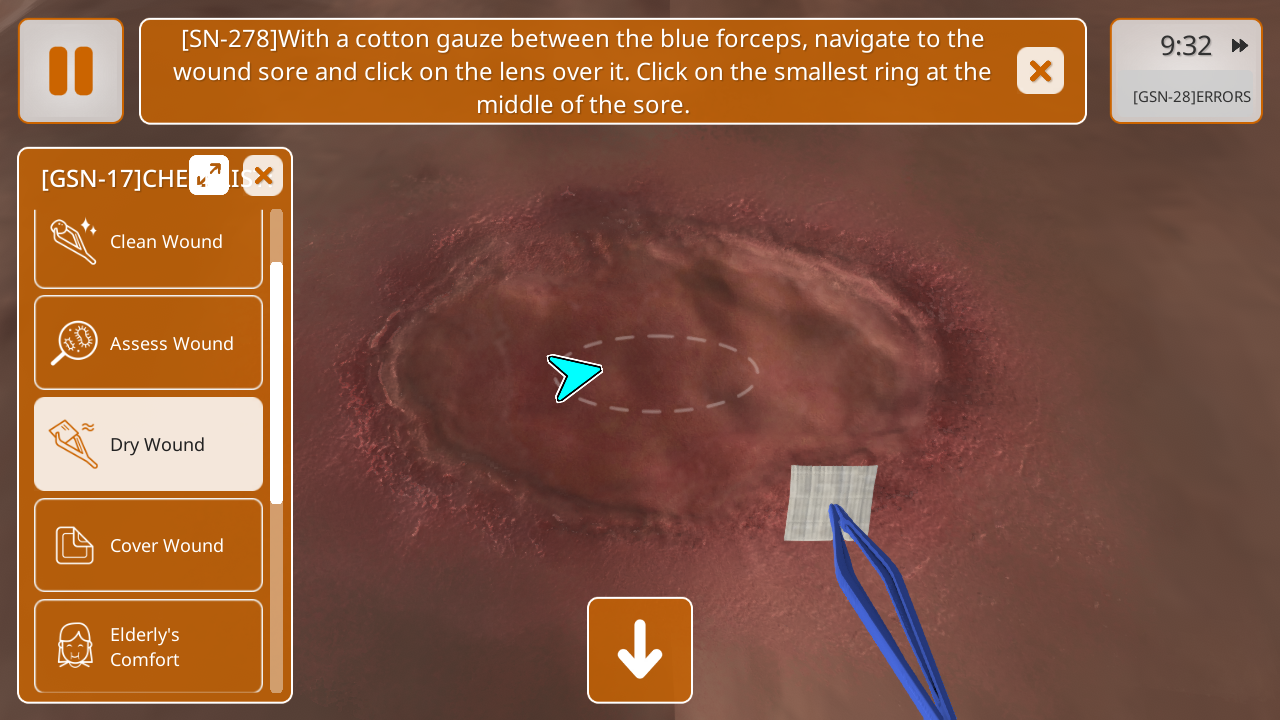Dismiss the instruction banner with its X
The image size is (1280, 720).
(x=1040, y=71)
